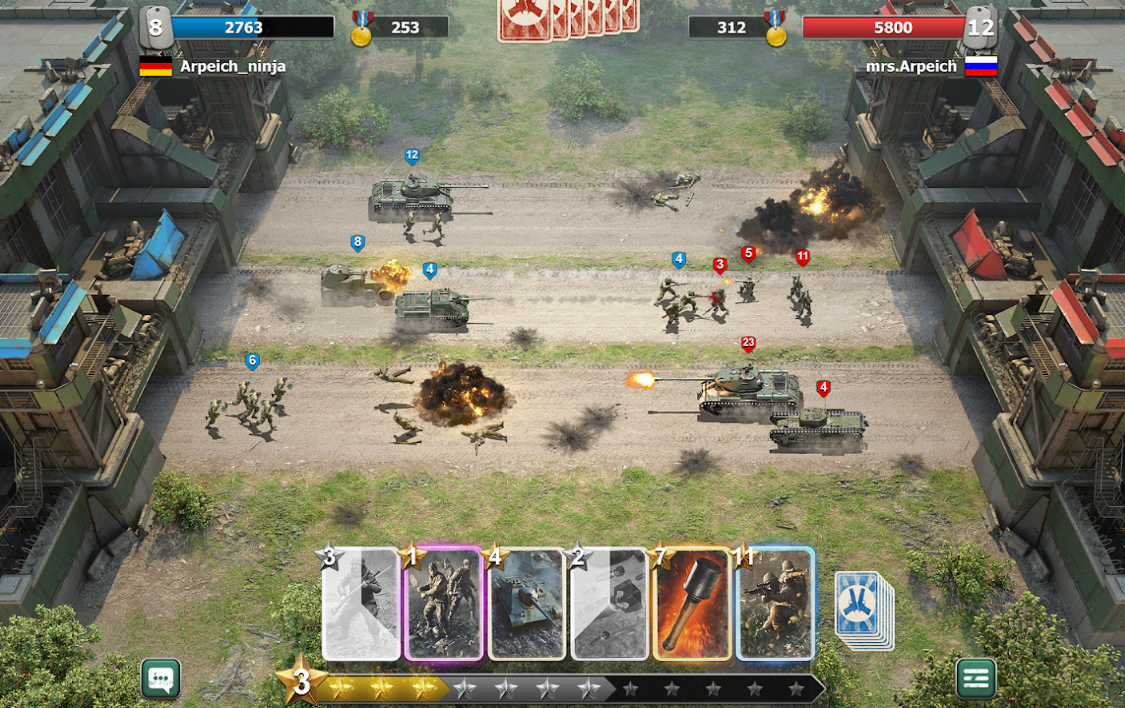The width and height of the screenshot is (1125, 708).
Task: Select the greyed-out cost-2 card
Action: (610, 604)
